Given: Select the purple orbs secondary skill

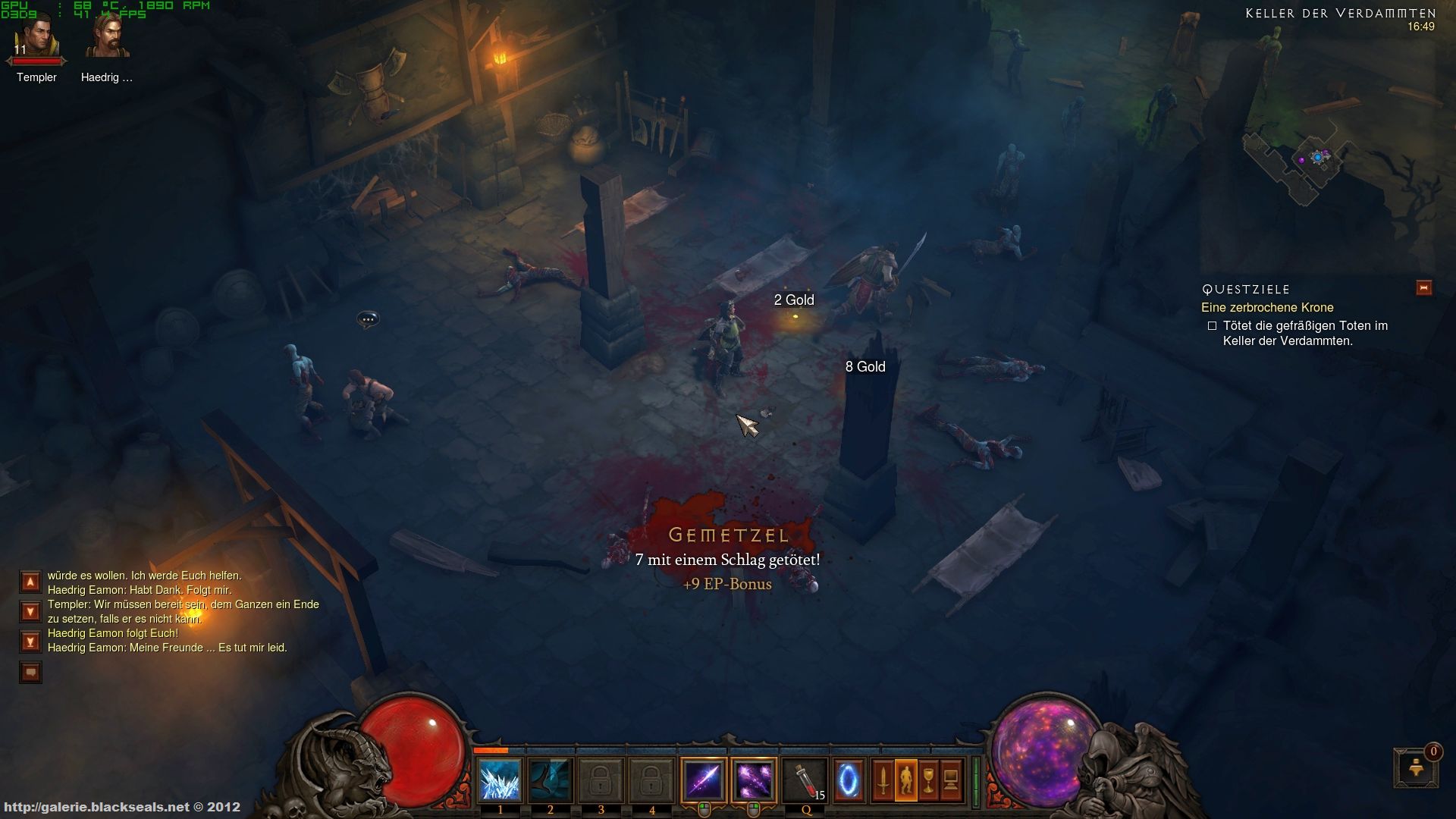Looking at the screenshot, I should coord(754,780).
